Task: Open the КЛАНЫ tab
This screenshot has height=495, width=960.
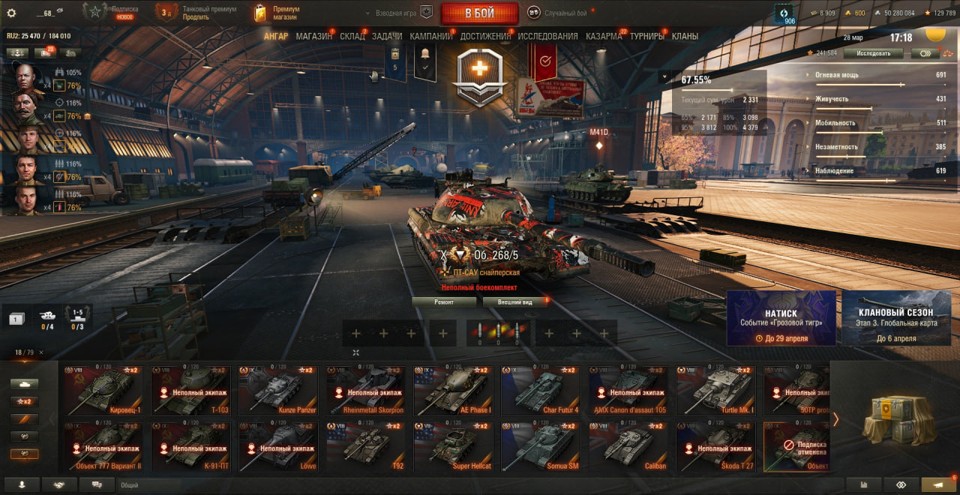Action: coord(685,36)
